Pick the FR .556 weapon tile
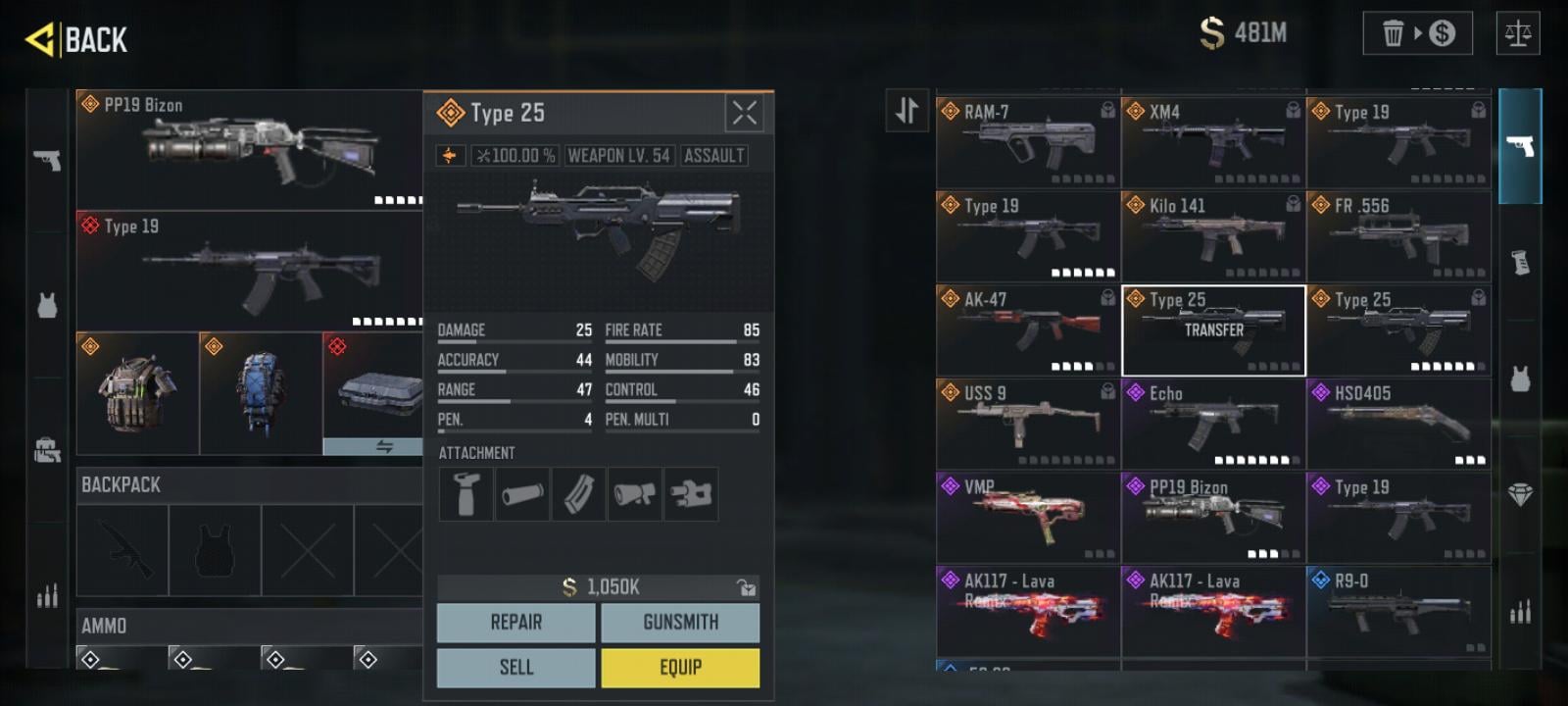 (1398, 236)
